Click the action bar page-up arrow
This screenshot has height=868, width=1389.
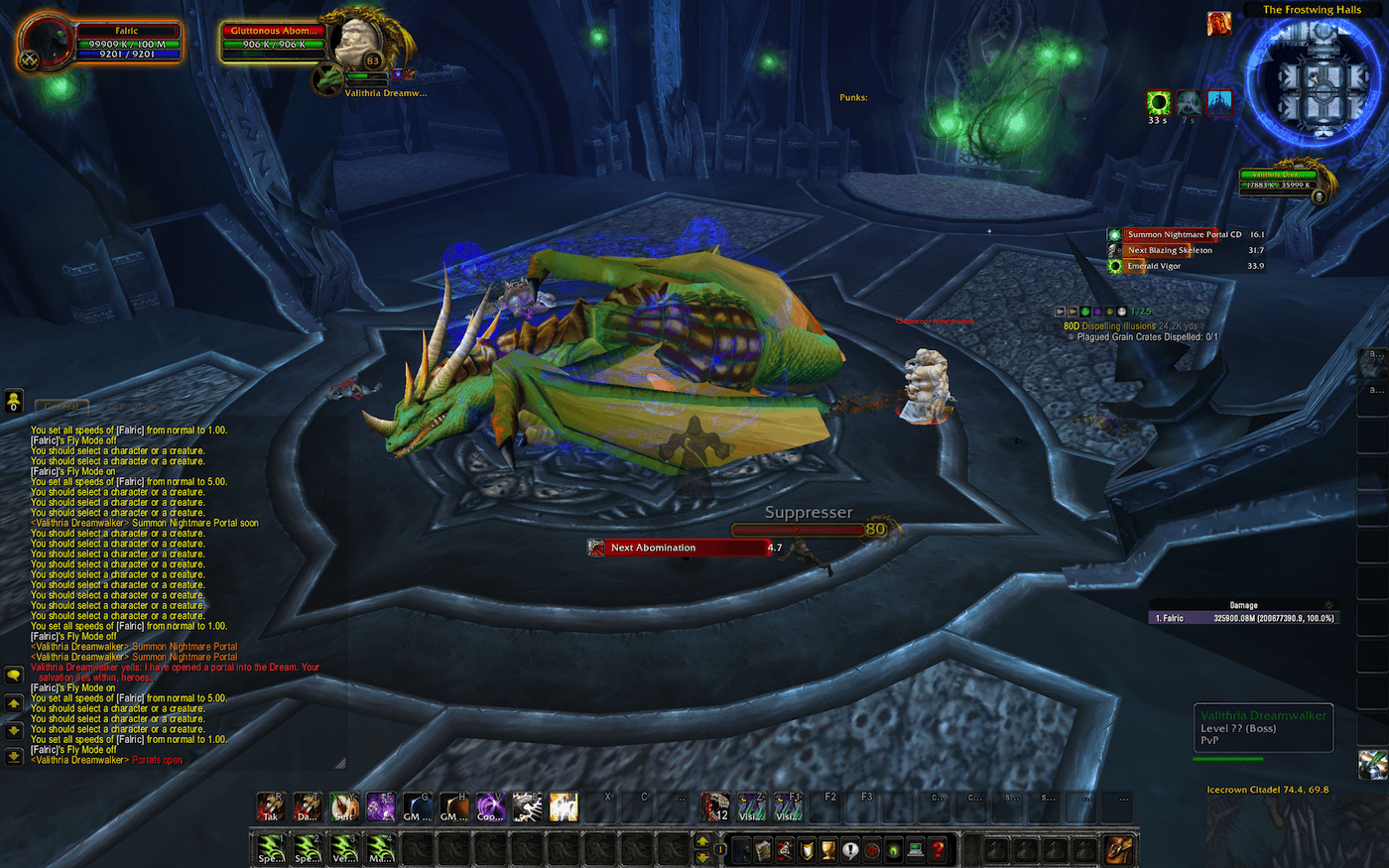pyautogui.click(x=702, y=841)
